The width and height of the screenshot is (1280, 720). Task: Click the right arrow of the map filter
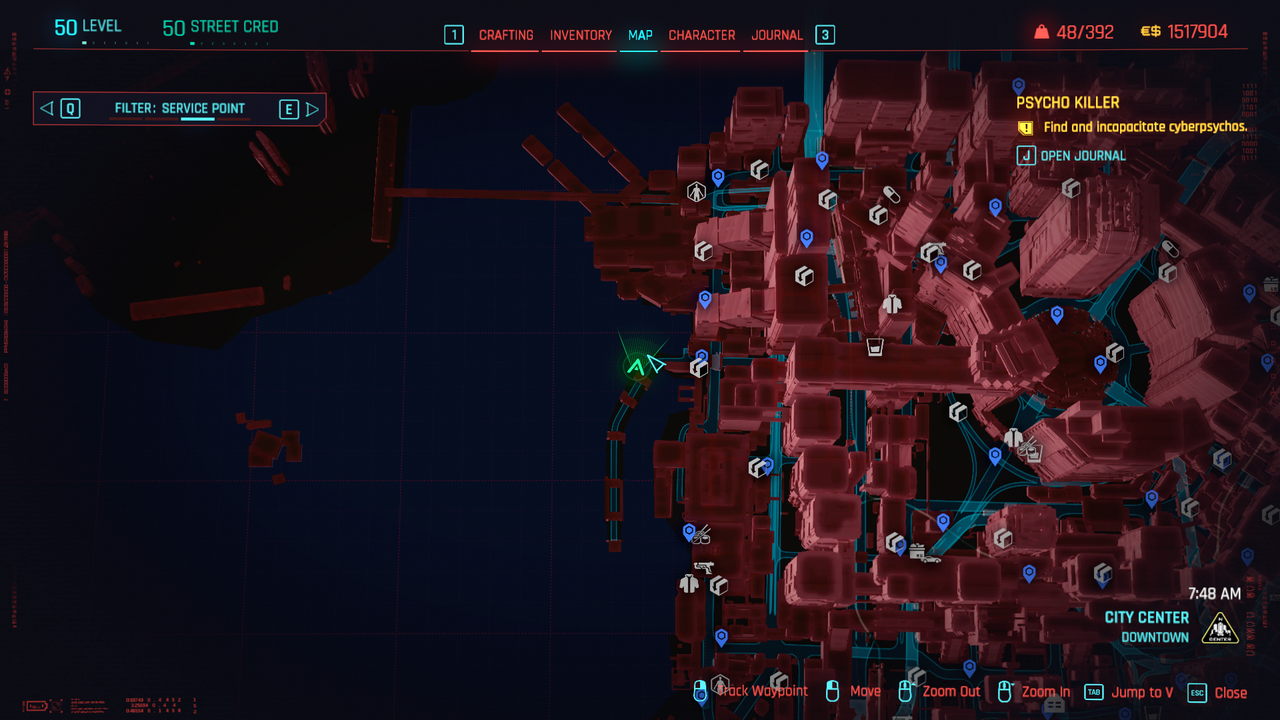[x=312, y=109]
